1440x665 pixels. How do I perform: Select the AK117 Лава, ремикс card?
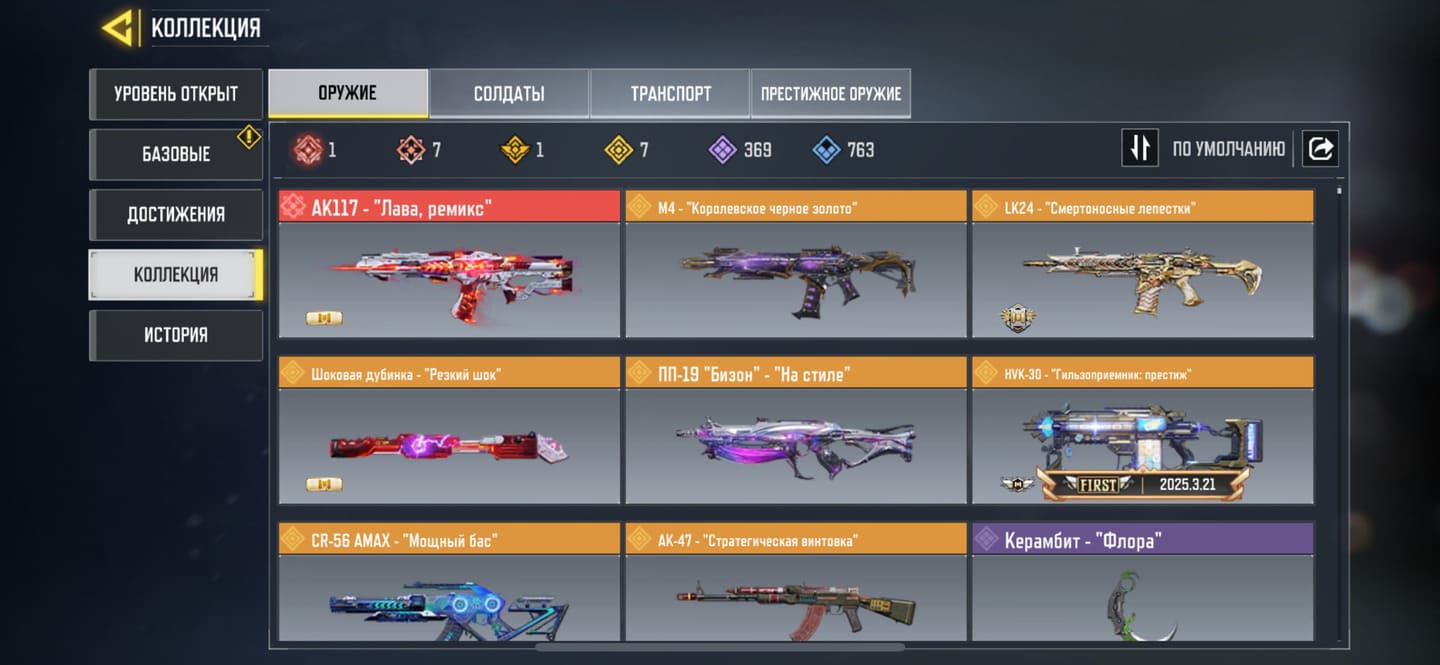[449, 265]
